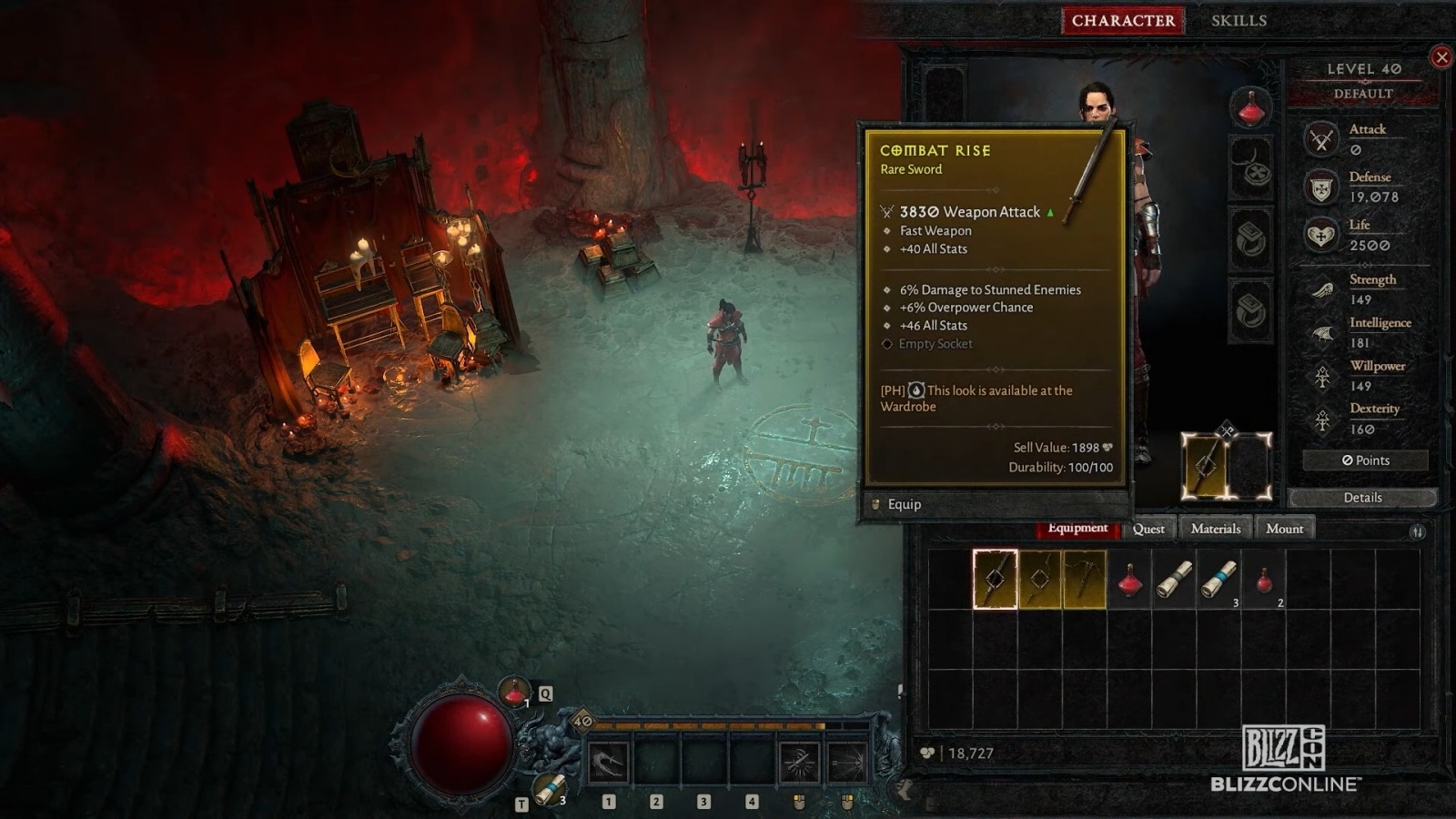
Task: Click the Points button below Dexterity
Action: (1364, 460)
